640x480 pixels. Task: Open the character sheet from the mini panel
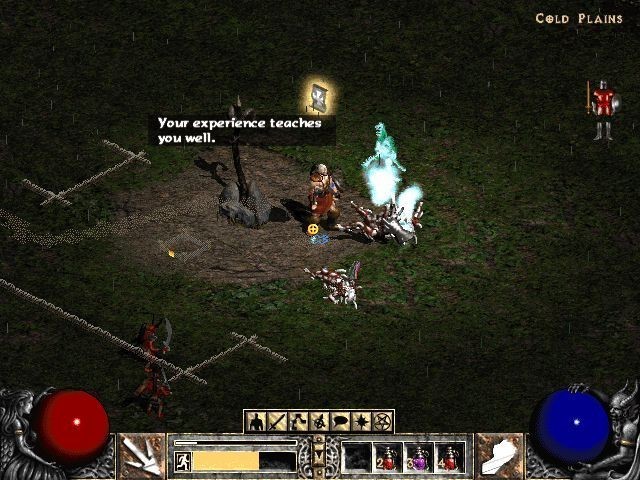click(x=255, y=422)
